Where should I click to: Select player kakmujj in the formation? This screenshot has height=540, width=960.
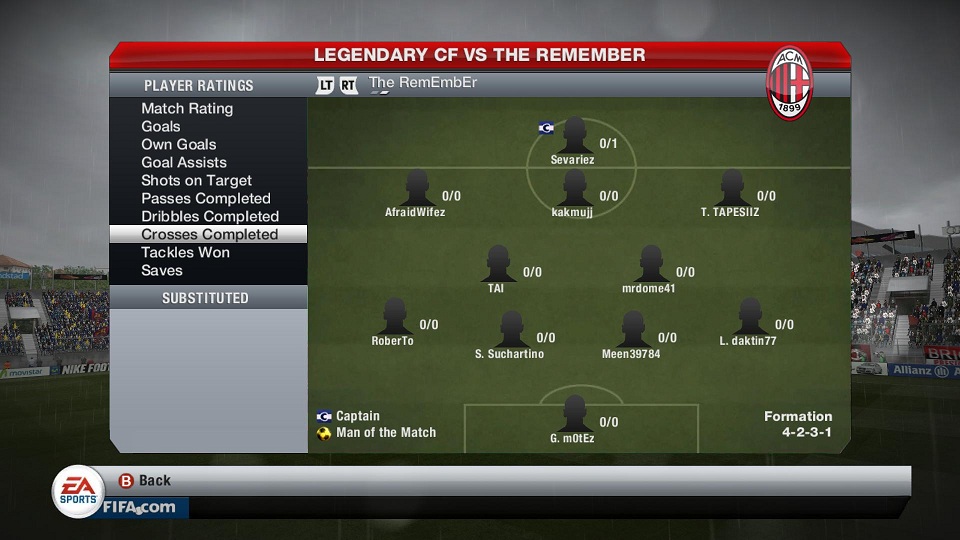click(x=573, y=188)
